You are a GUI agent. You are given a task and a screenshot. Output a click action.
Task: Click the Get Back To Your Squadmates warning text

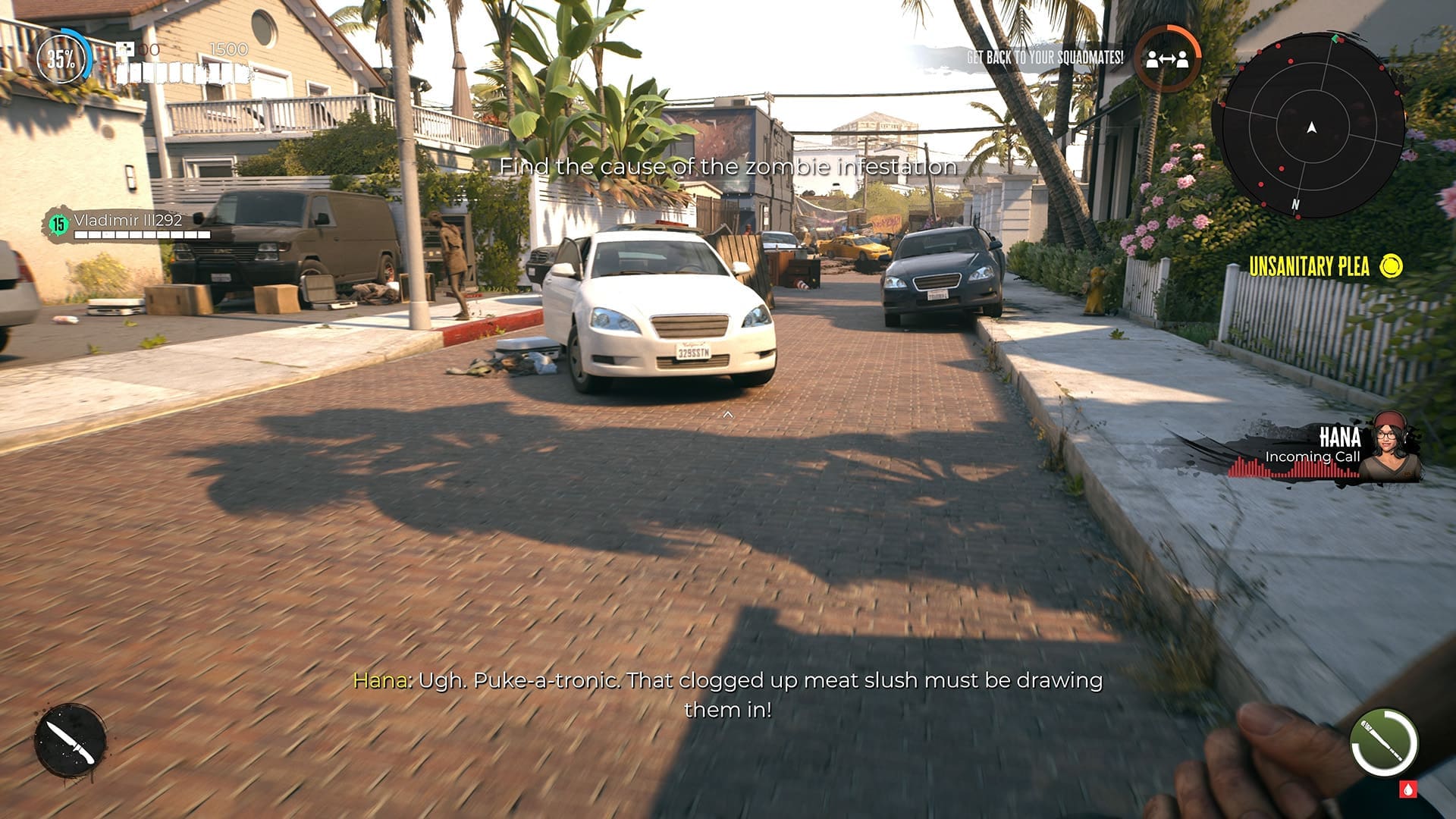coord(1045,57)
